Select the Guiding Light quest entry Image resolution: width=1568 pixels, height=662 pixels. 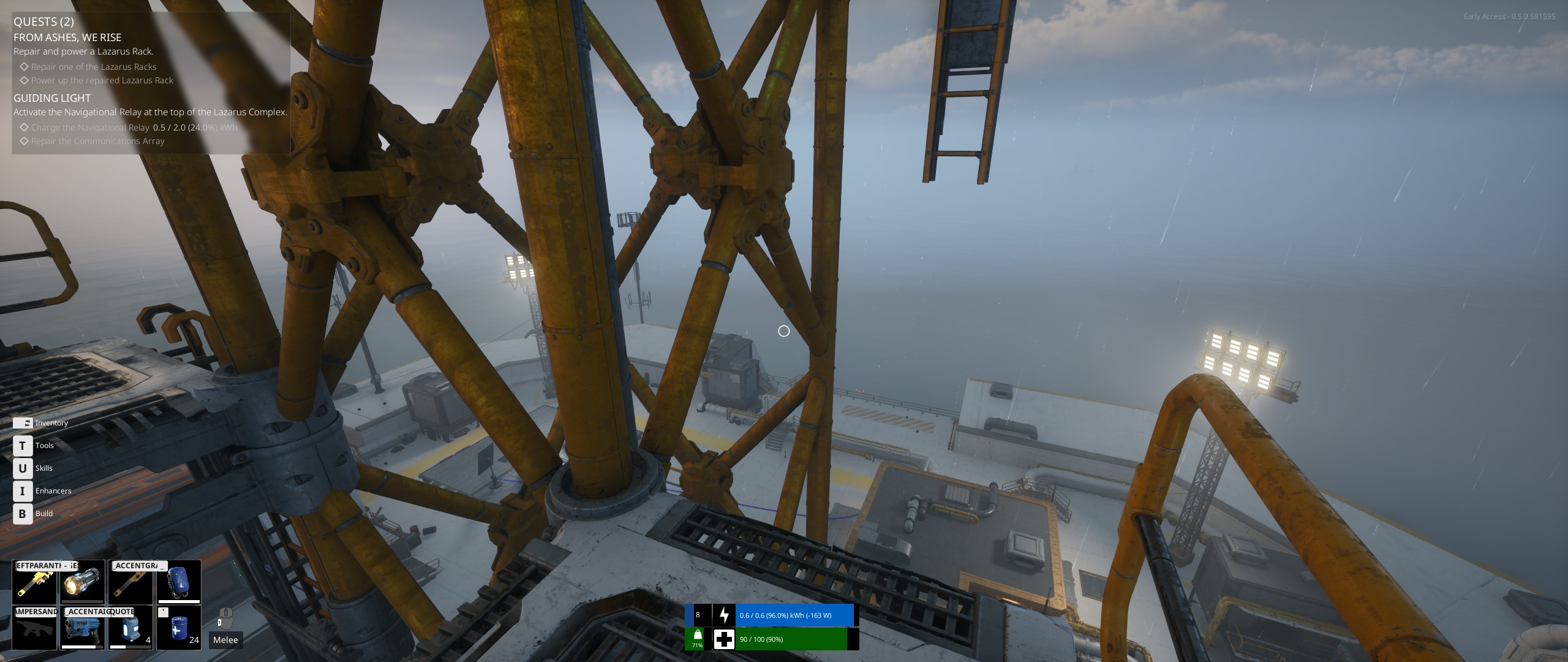pos(52,98)
